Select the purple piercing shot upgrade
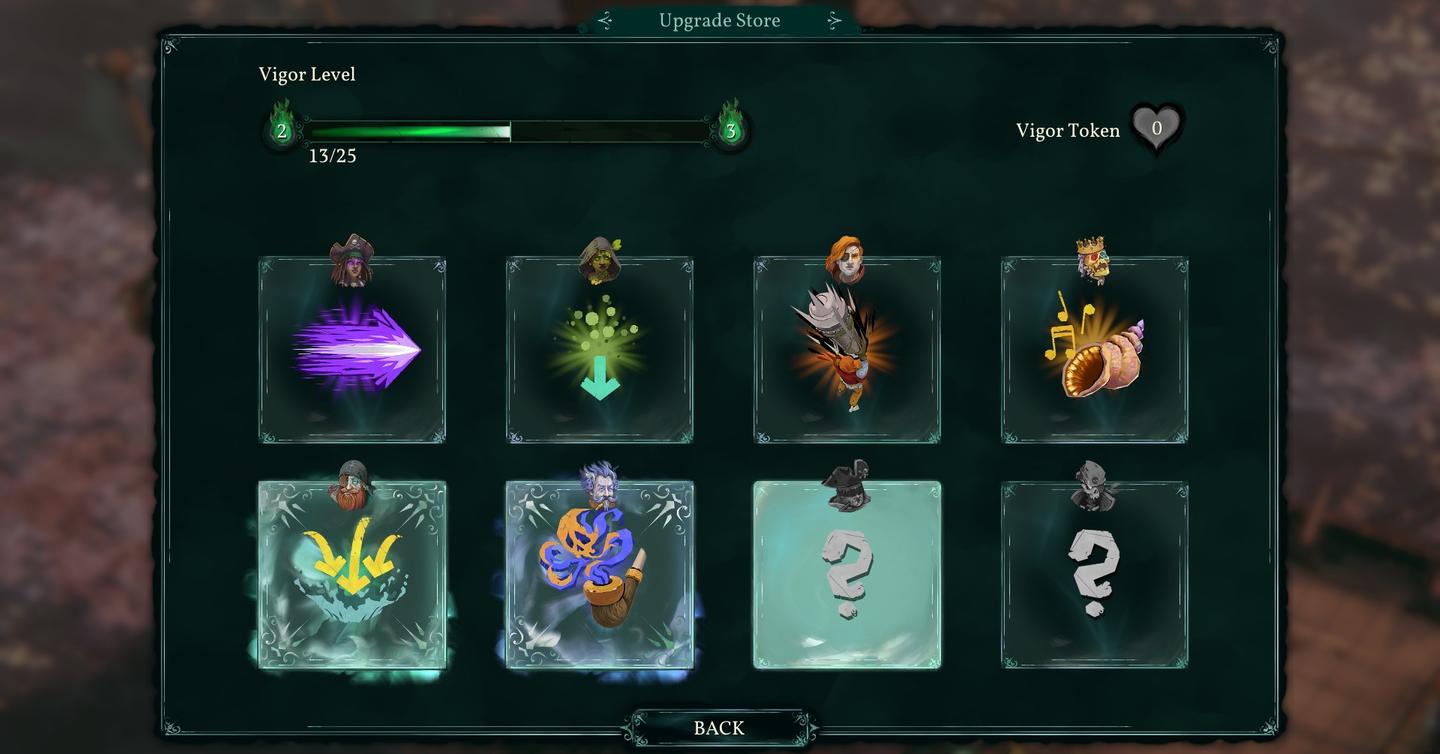The height and width of the screenshot is (754, 1440). click(x=352, y=348)
